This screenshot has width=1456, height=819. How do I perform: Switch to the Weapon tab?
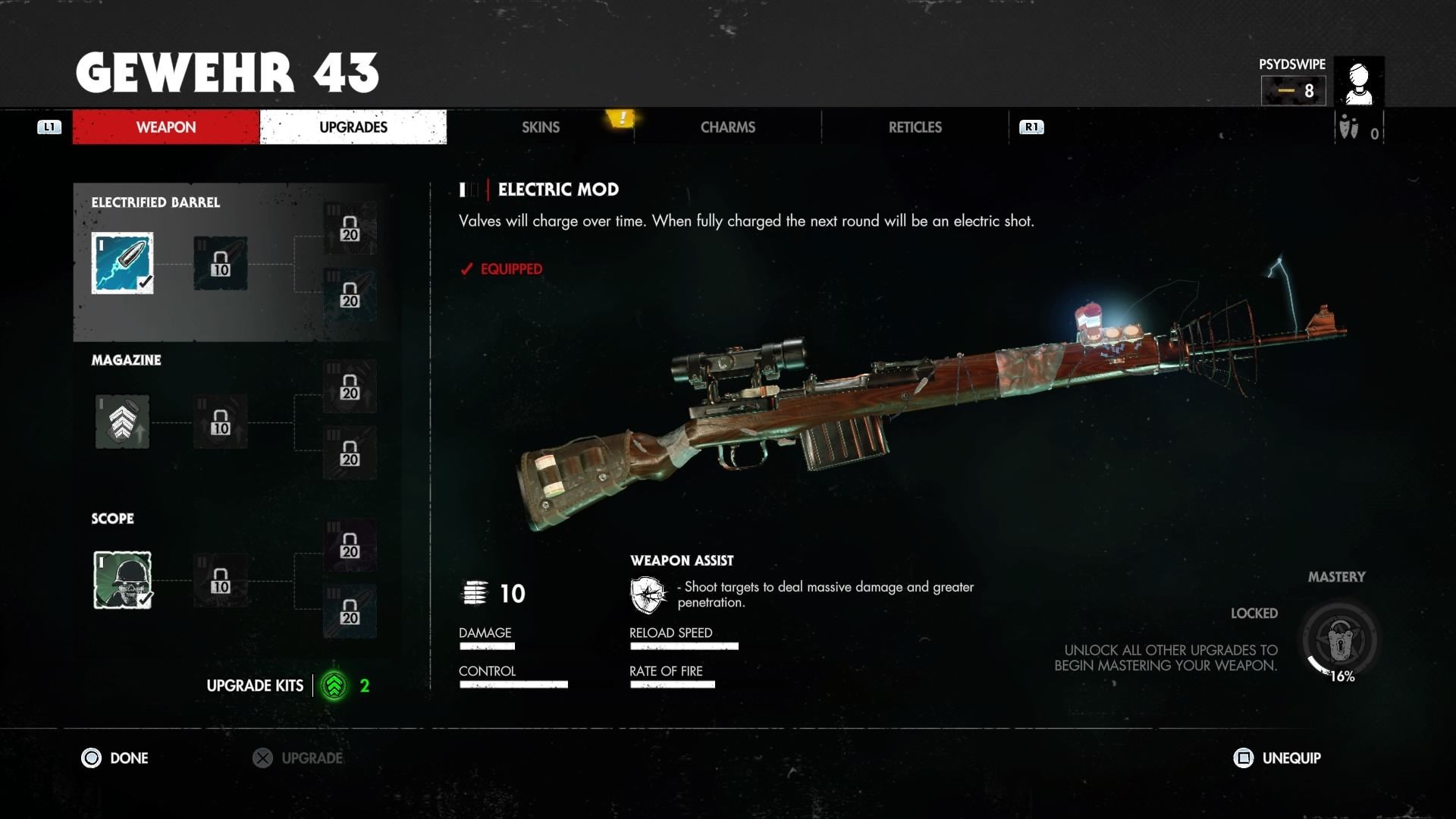165,127
